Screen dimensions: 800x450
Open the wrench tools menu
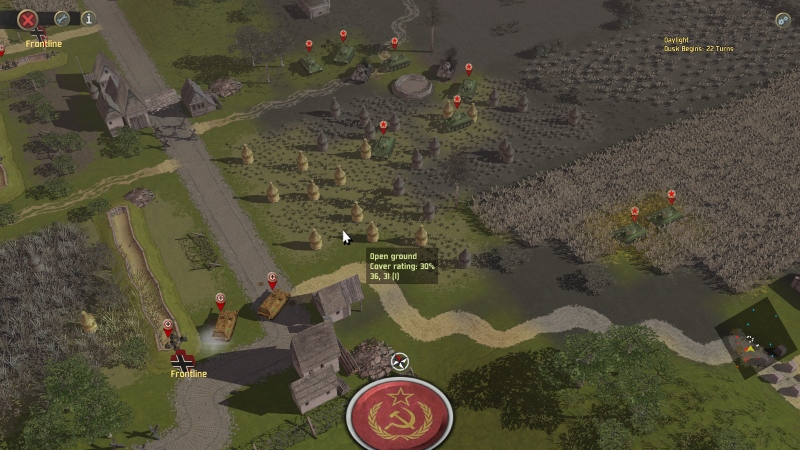[x=62, y=18]
